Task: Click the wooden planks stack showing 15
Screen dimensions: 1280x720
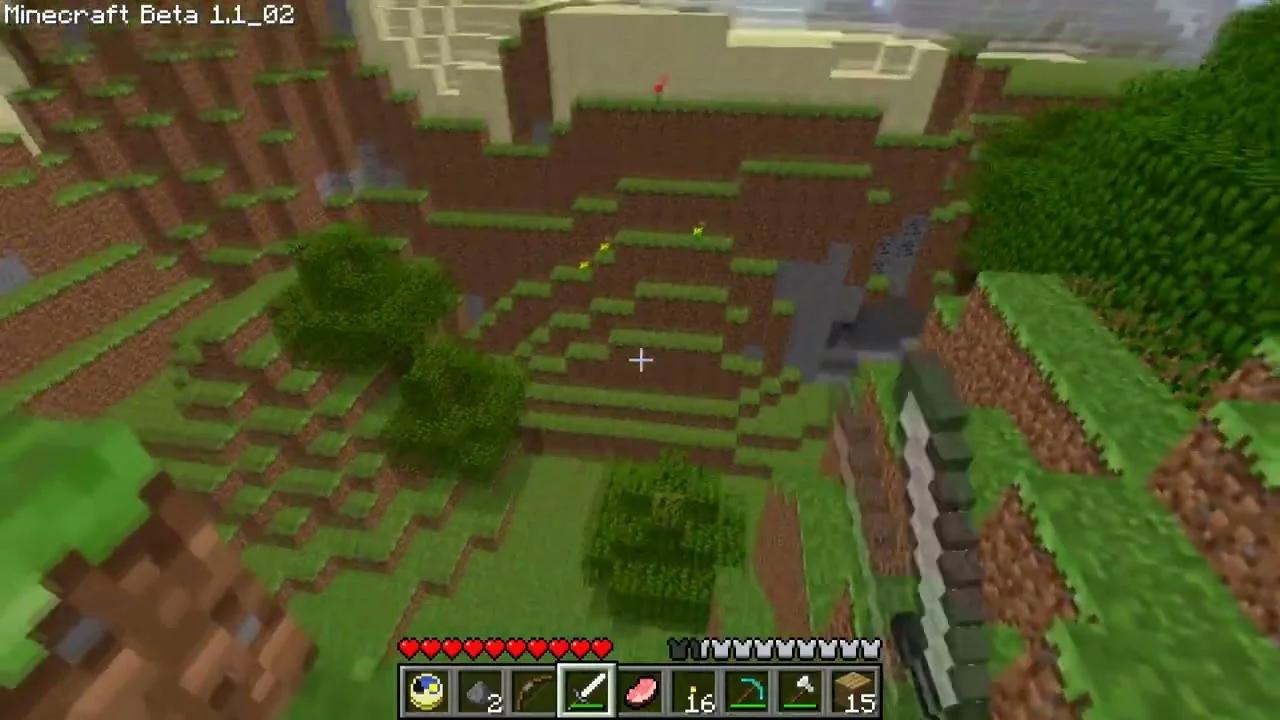Action: [855, 690]
